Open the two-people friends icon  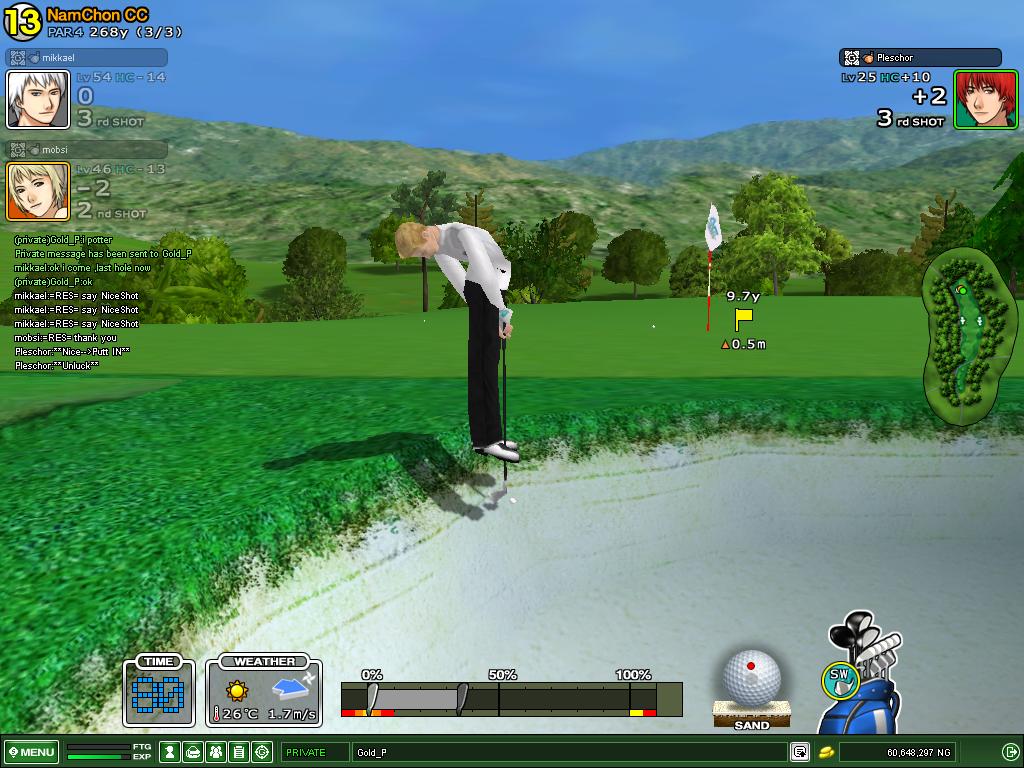click(x=216, y=752)
